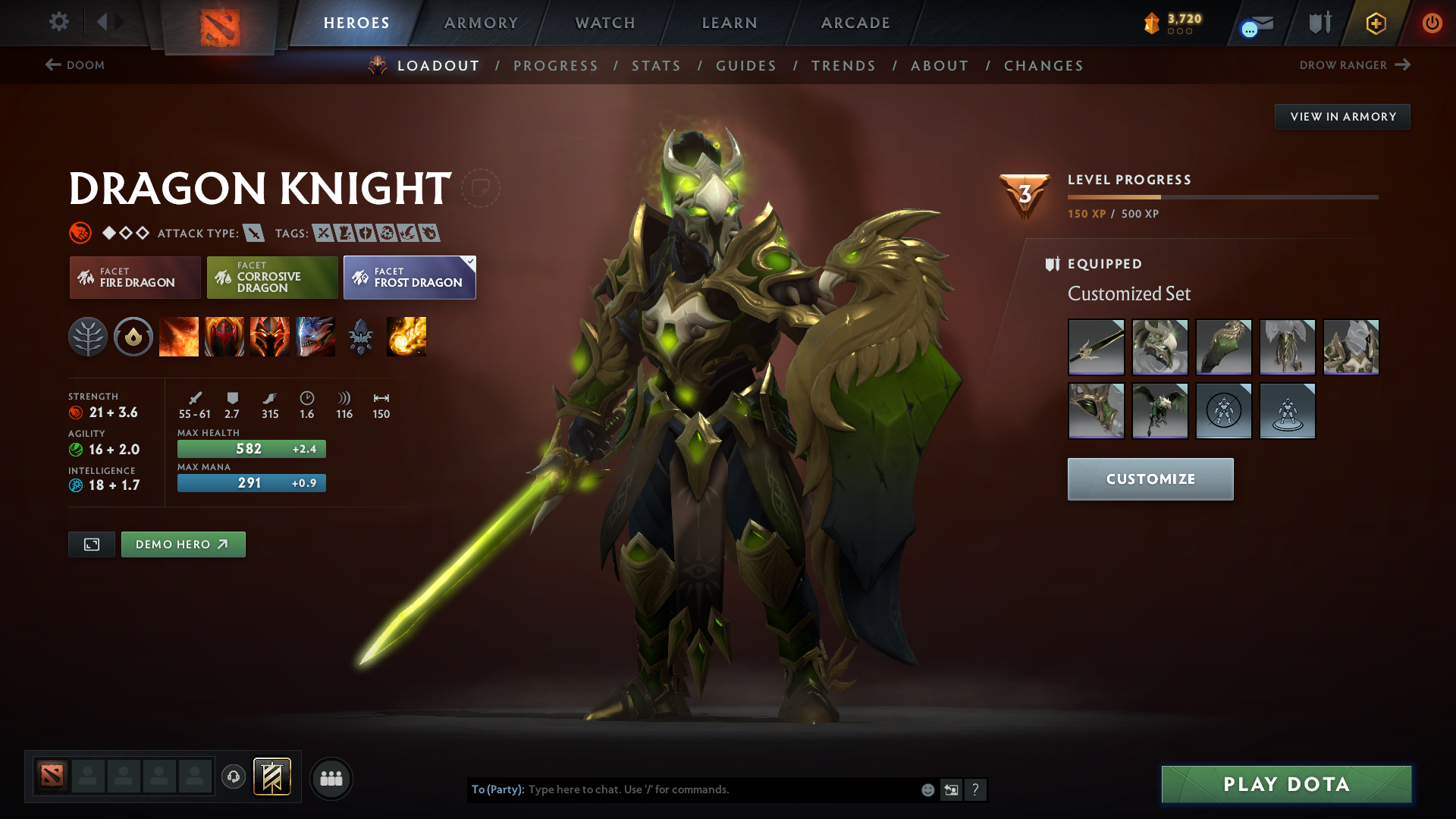Click the level 3 progress XP bar
Viewport: 1456px width, 819px height.
pyautogui.click(x=1222, y=197)
